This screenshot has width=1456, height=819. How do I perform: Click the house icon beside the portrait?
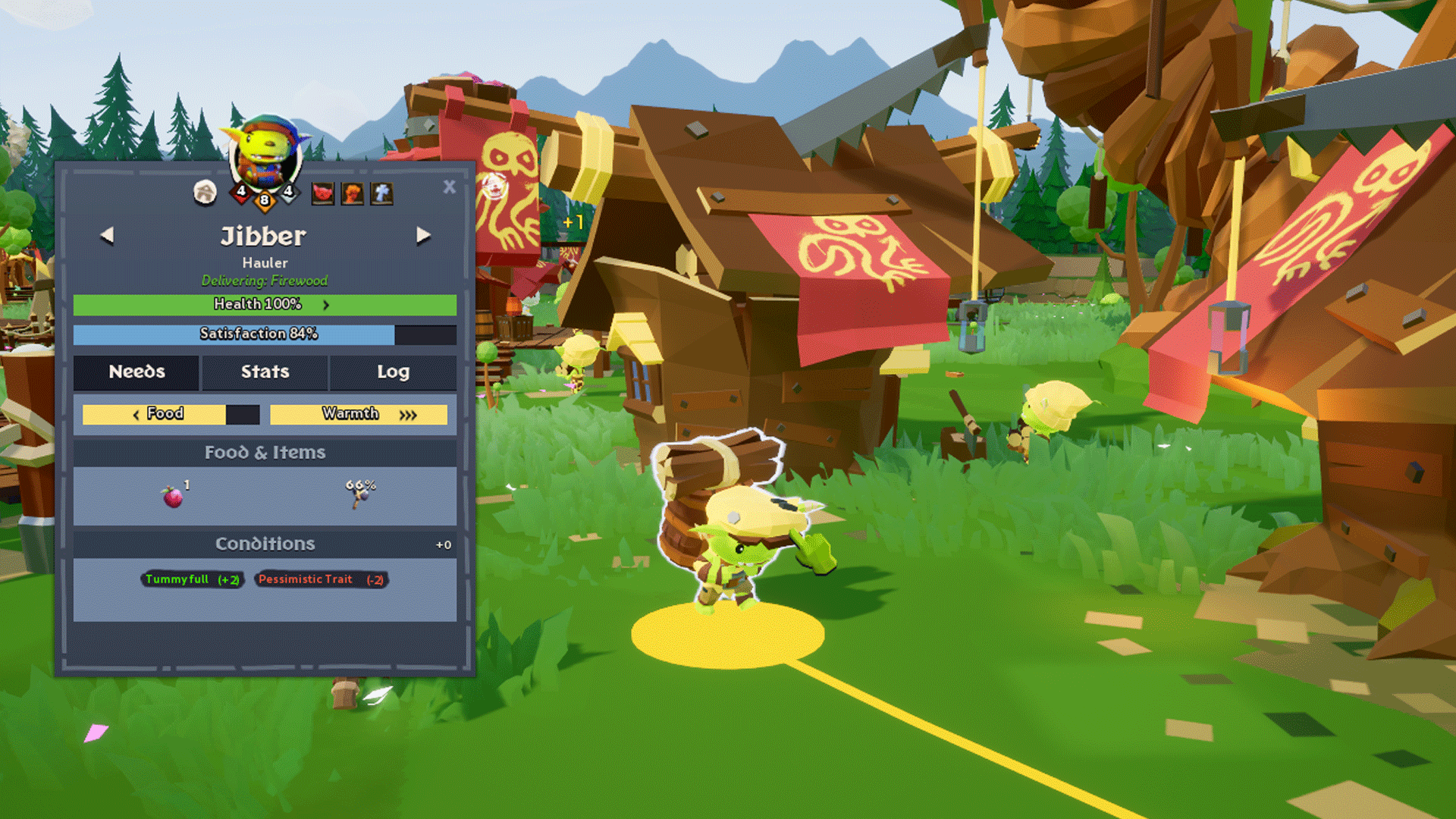(205, 193)
